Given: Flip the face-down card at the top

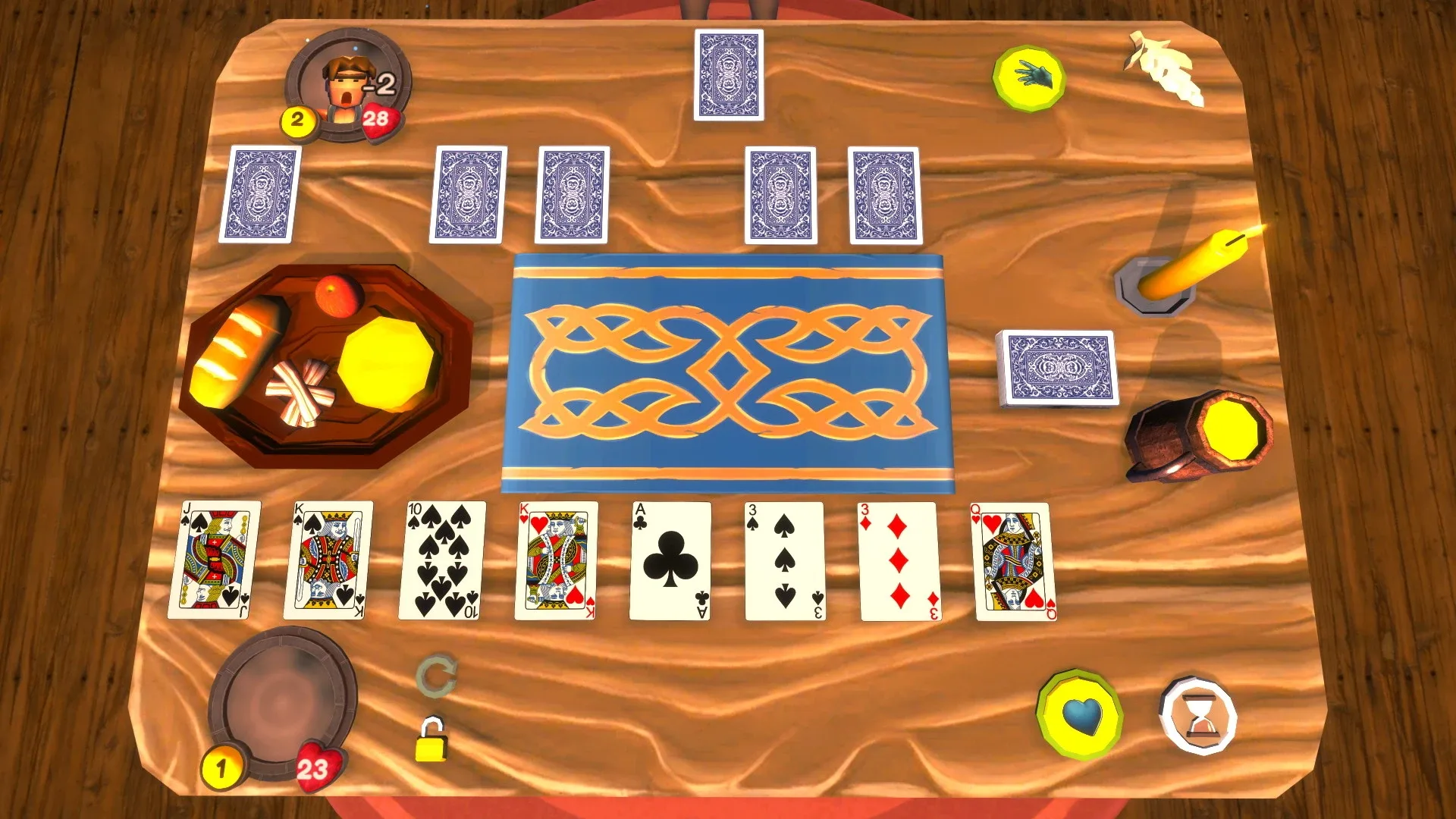Looking at the screenshot, I should click(730, 76).
